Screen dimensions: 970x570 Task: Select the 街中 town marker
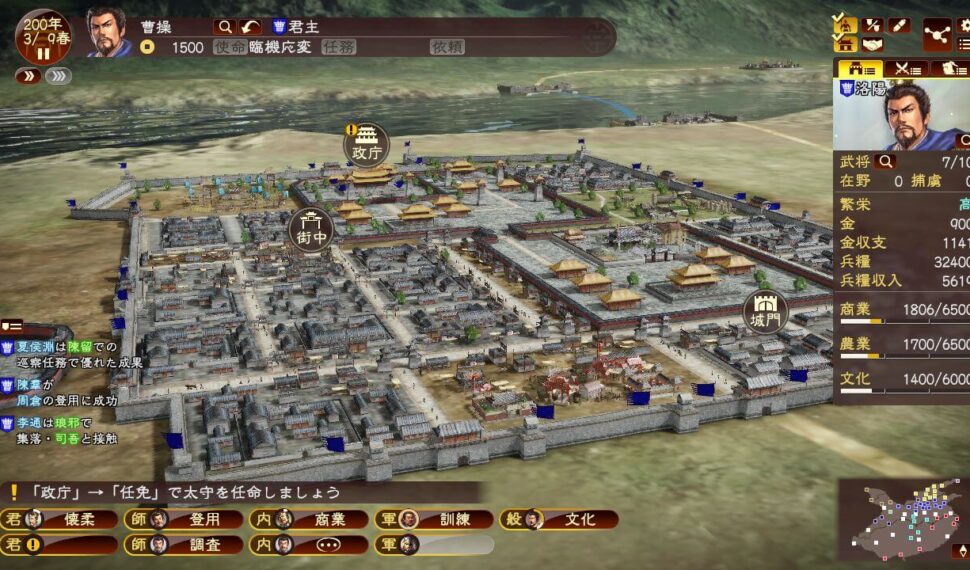click(x=311, y=230)
